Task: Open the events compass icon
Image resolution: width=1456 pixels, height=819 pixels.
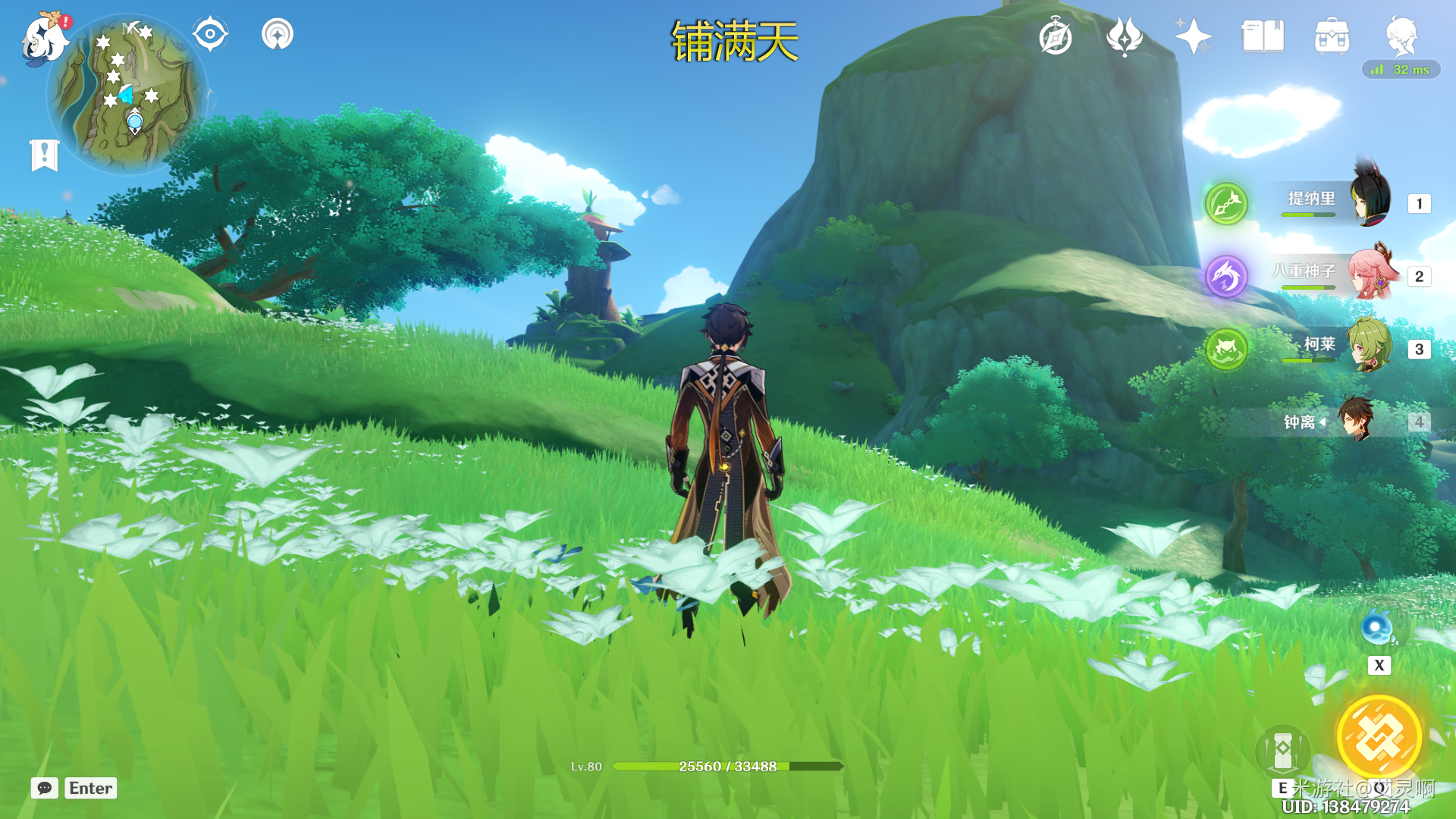Action: pyautogui.click(x=1056, y=36)
